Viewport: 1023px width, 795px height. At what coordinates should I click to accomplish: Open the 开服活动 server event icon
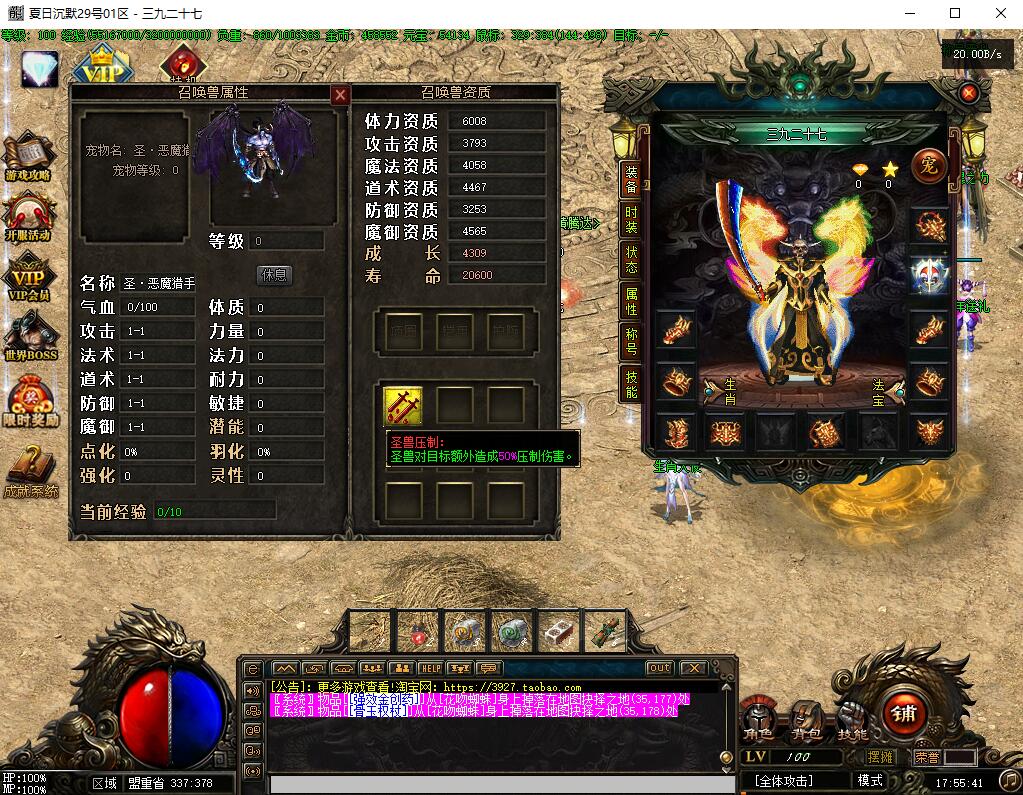[29, 217]
